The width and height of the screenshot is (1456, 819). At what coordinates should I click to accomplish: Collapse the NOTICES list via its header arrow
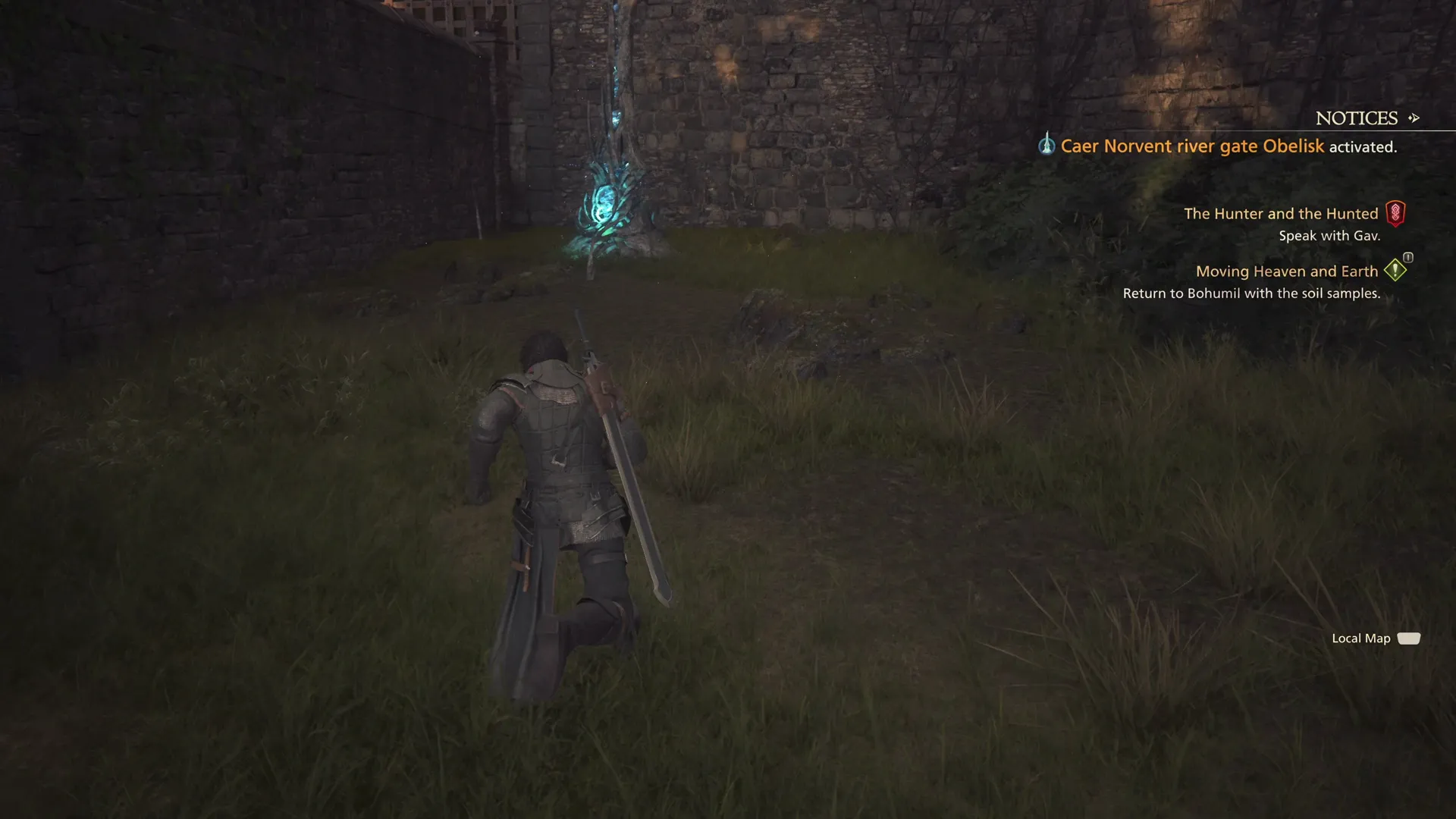click(1414, 118)
